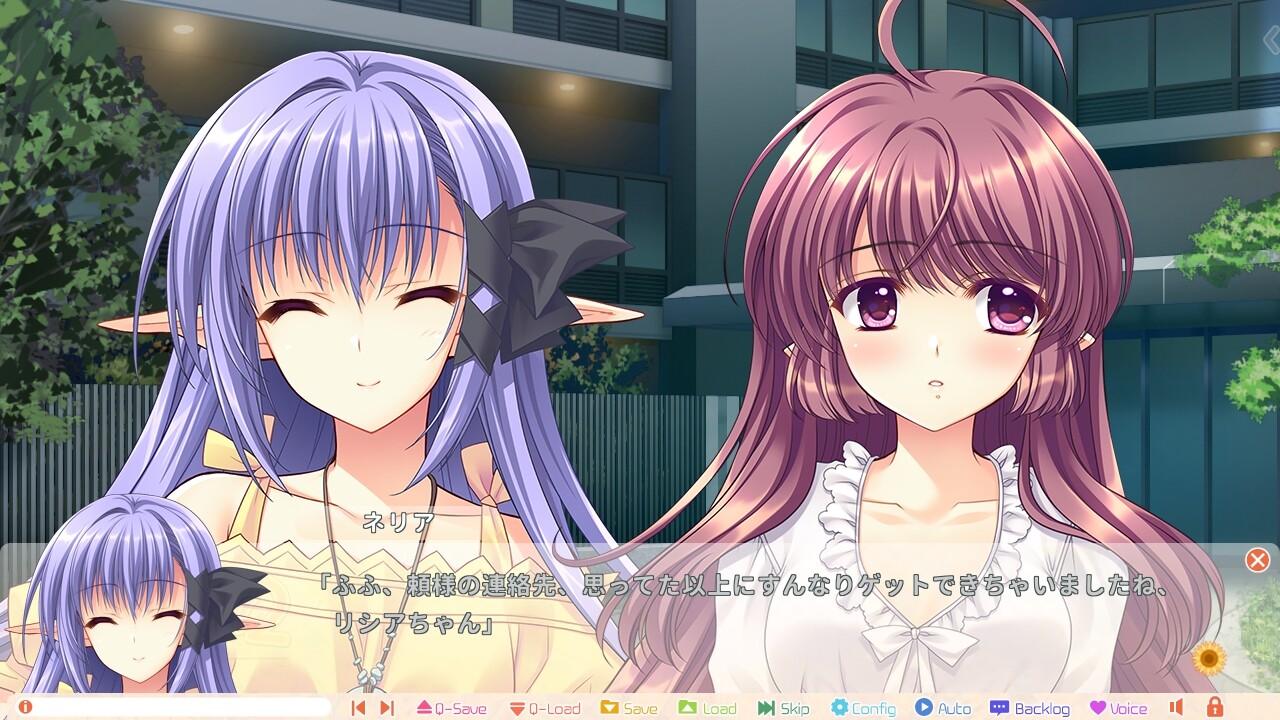
Task: Click the previous message arrow
Action: click(x=358, y=706)
